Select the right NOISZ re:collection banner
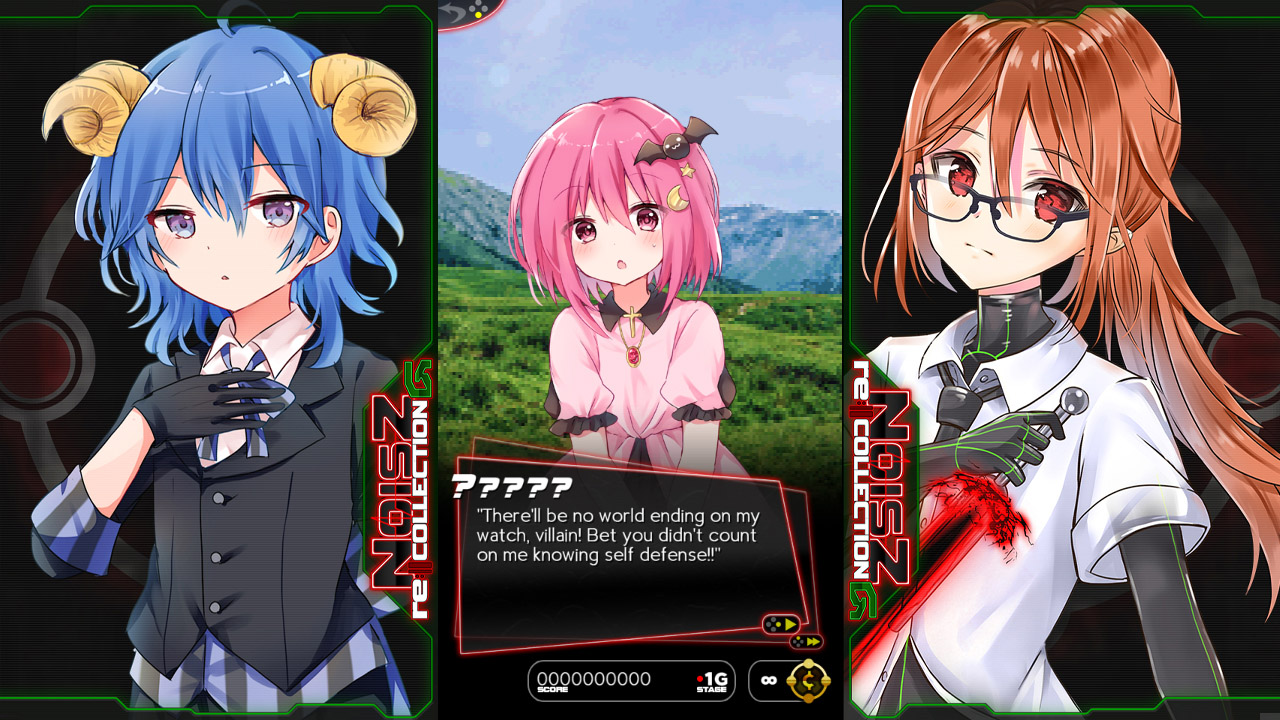 click(x=882, y=480)
